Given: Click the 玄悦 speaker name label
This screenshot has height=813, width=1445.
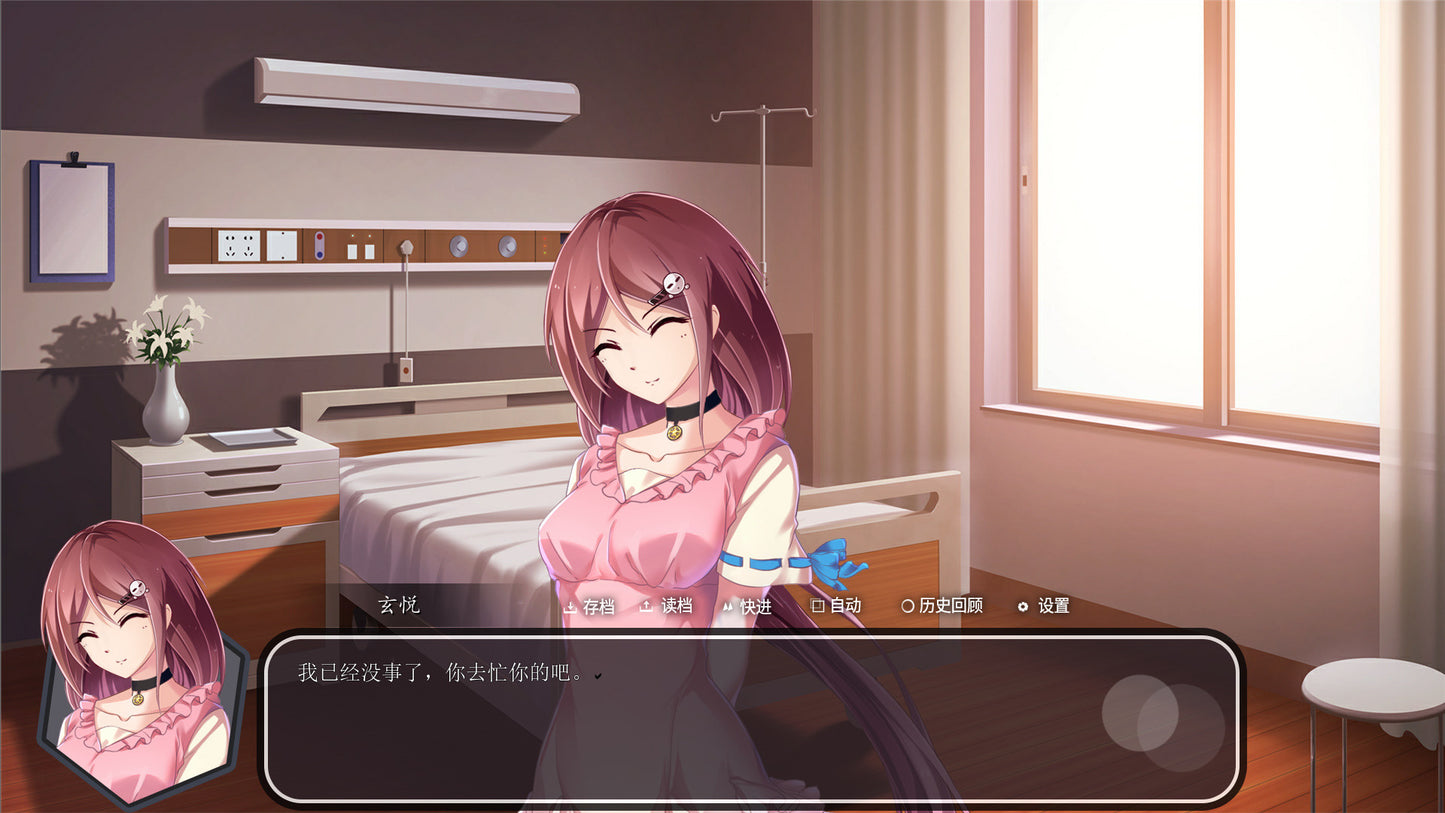Looking at the screenshot, I should 398,605.
